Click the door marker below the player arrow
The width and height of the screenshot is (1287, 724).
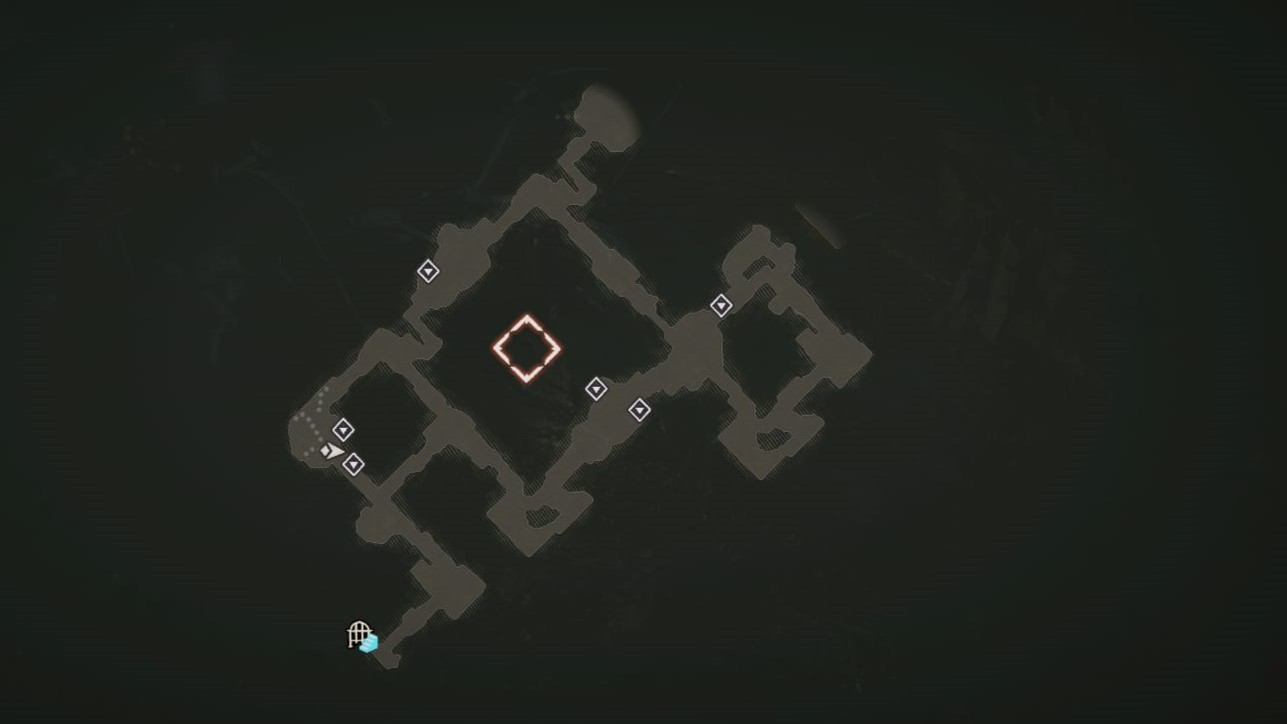[353, 463]
